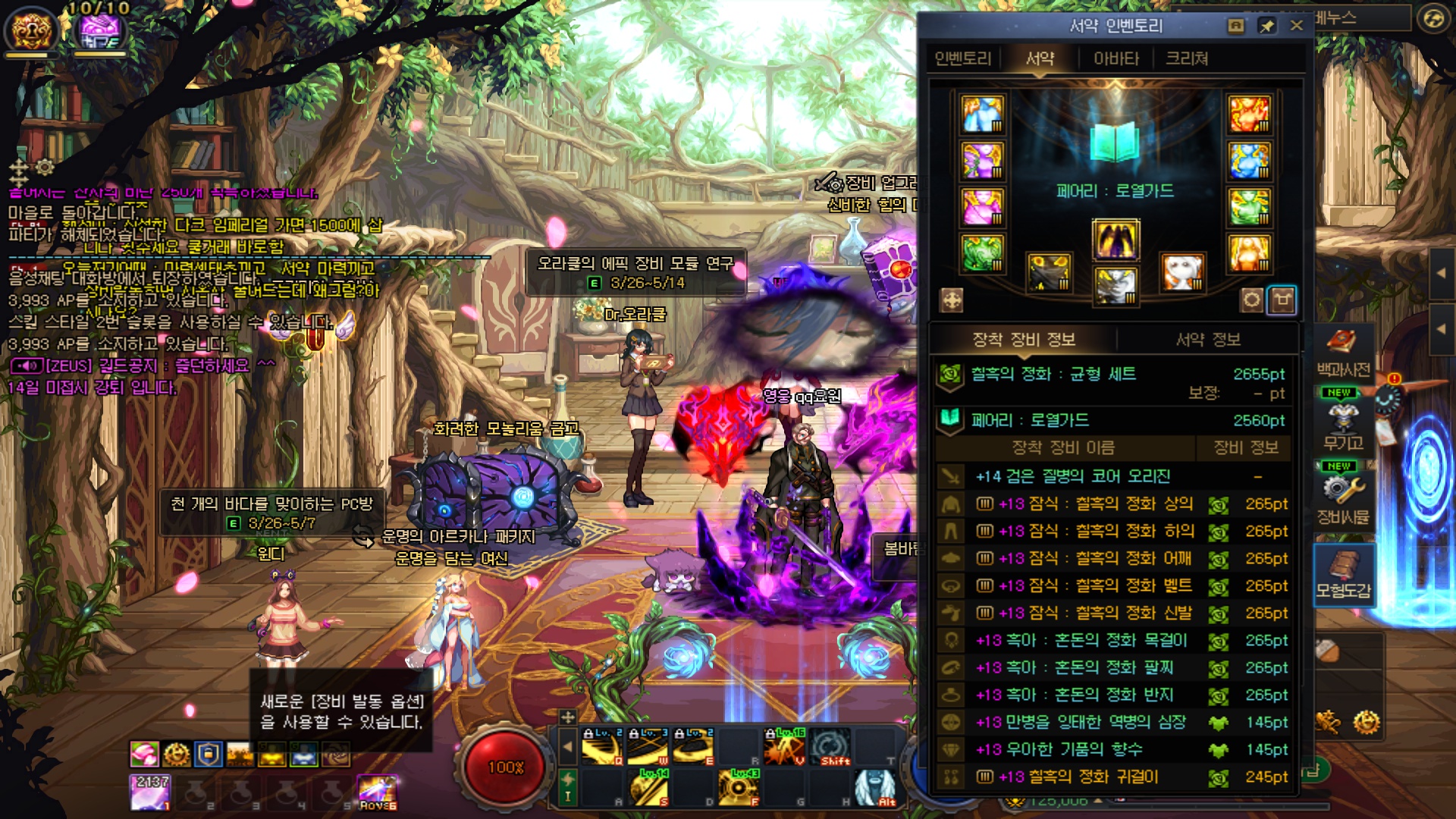
Task: Show the 서약 정보 tab
Action: coord(1208,340)
